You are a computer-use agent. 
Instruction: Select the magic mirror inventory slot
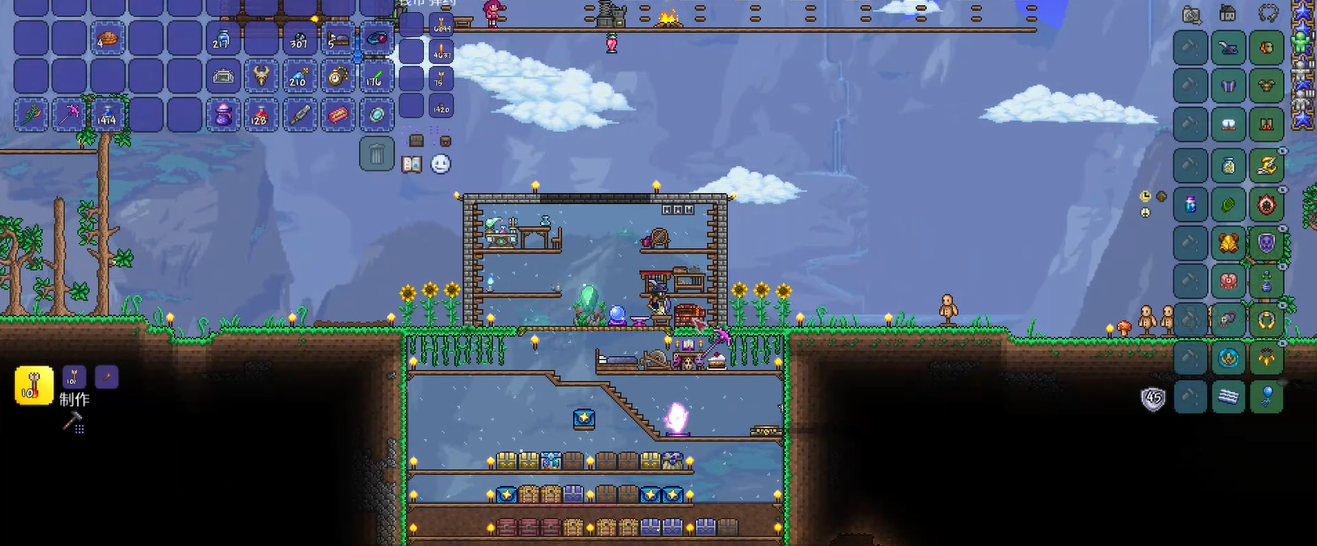tap(376, 115)
